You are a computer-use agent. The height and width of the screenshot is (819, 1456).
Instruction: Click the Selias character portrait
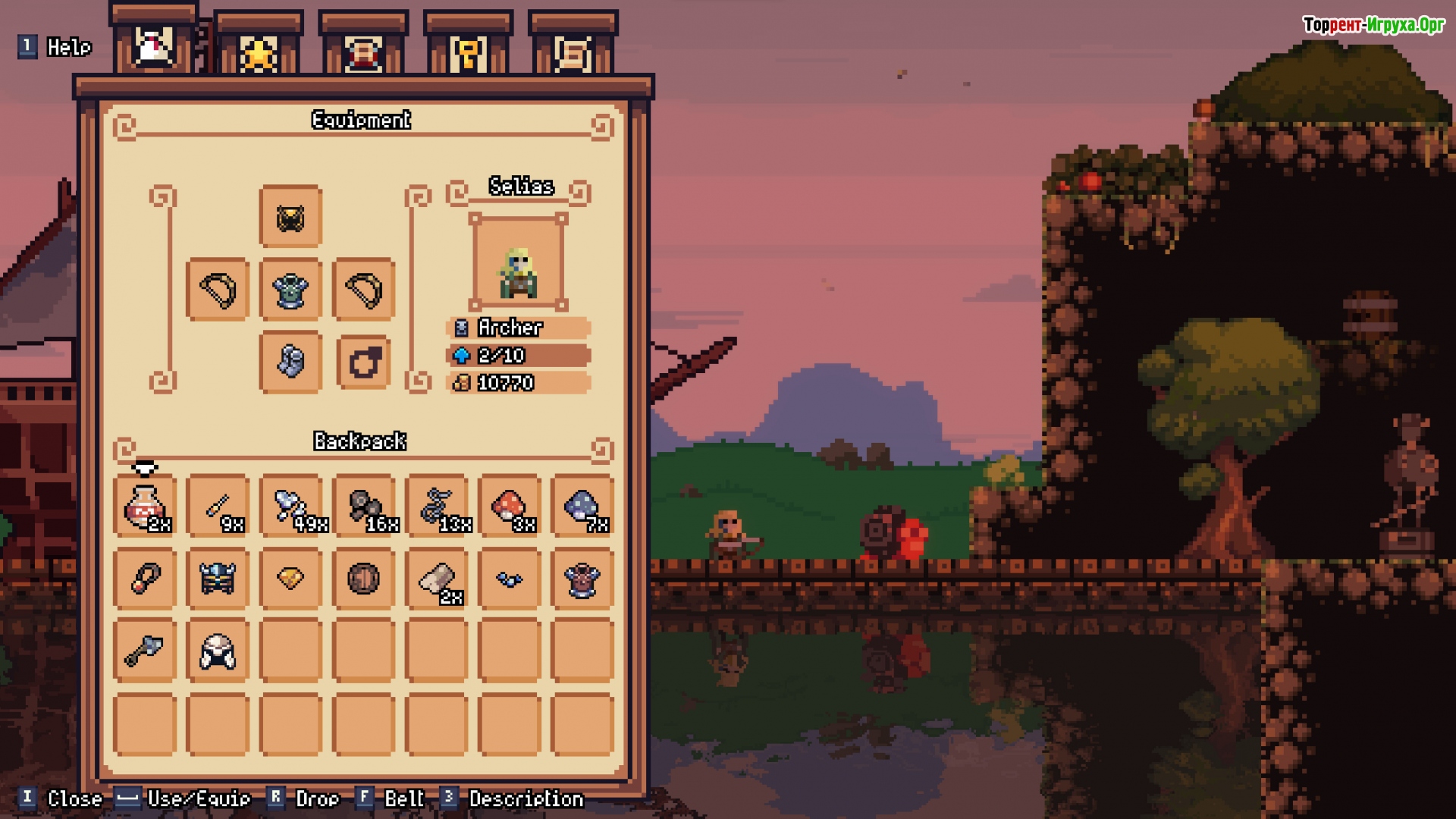[518, 262]
